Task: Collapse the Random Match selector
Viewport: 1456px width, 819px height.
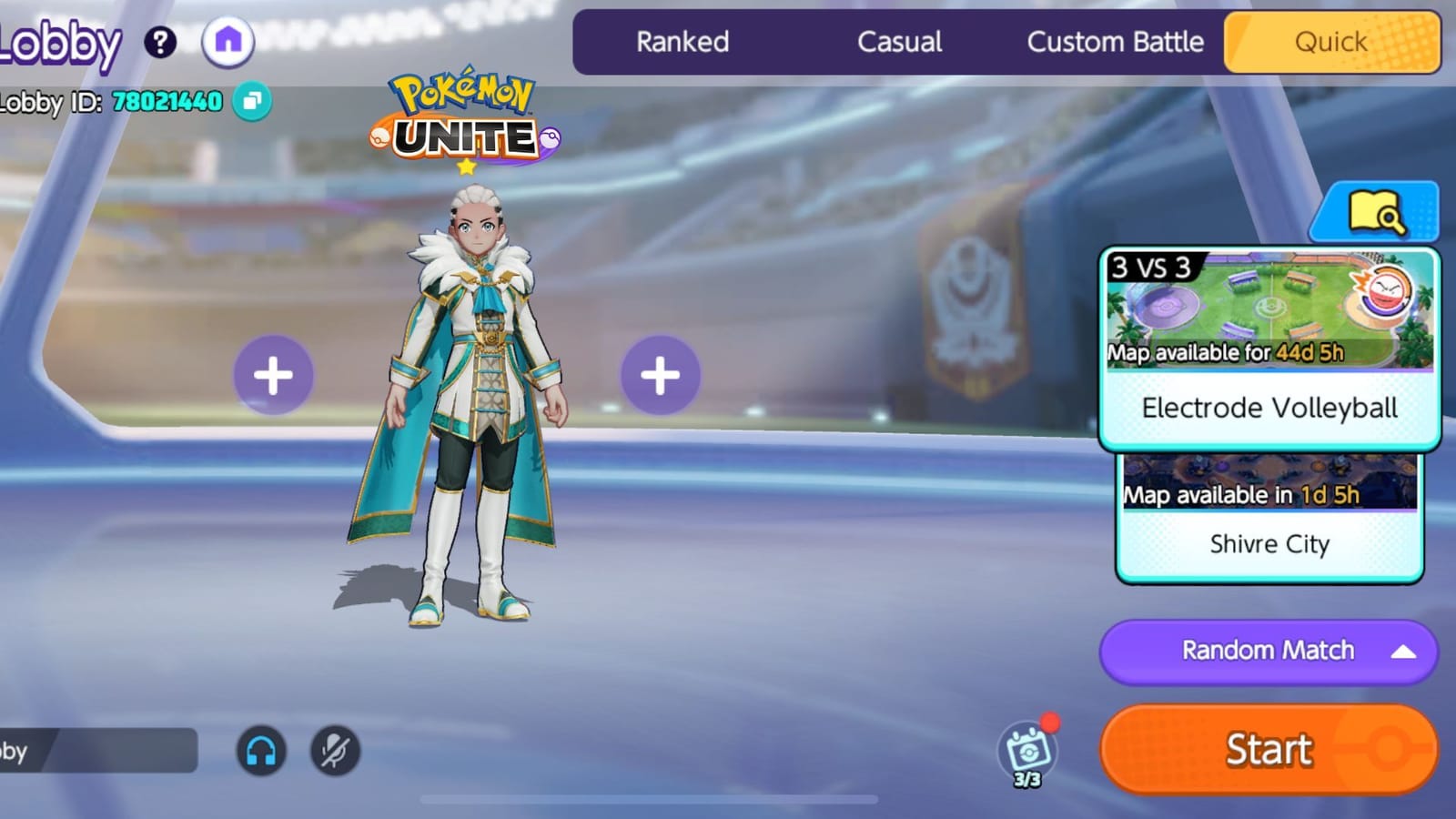Action: pyautogui.click(x=1402, y=651)
